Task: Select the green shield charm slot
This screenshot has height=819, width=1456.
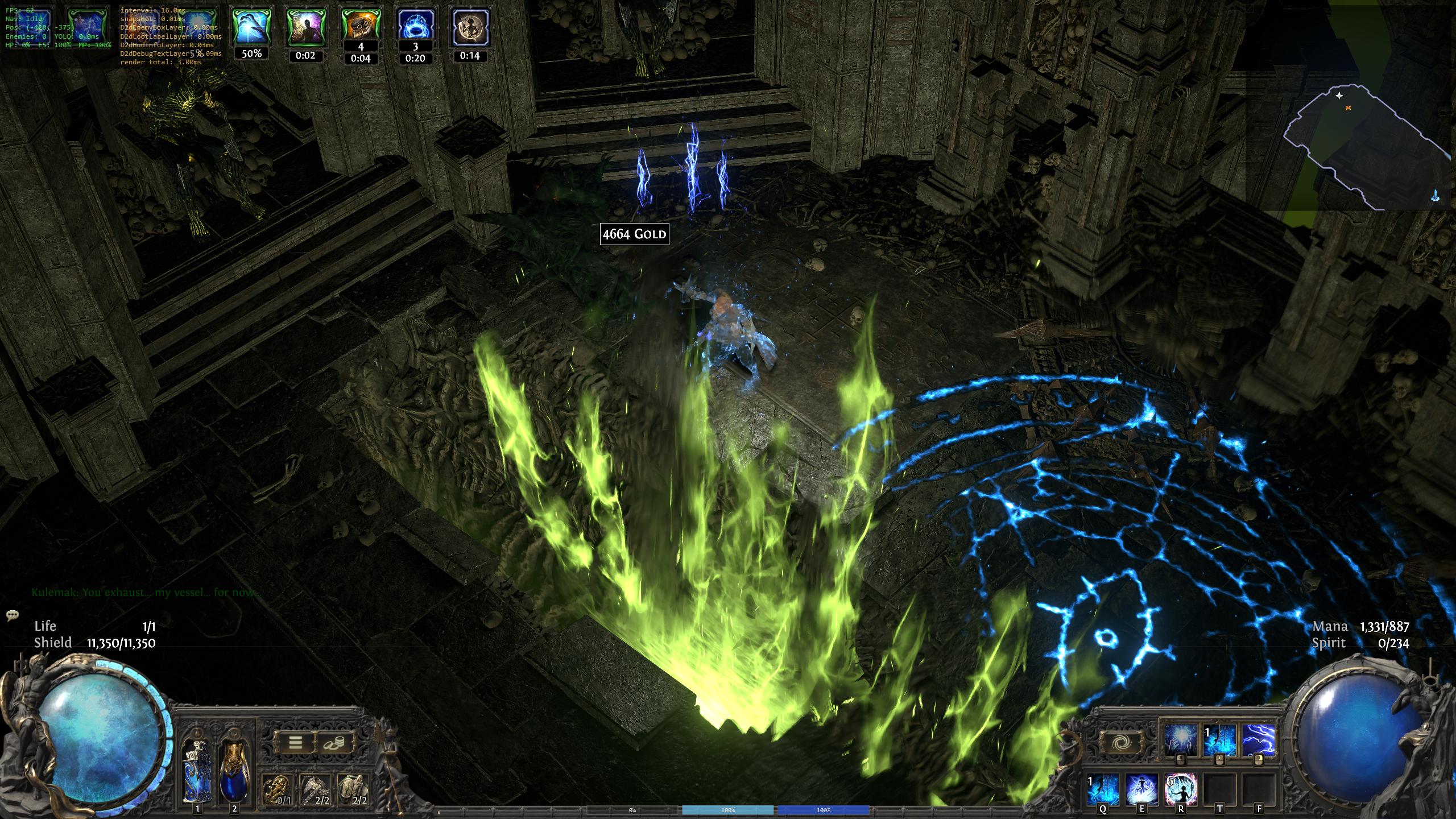Action: 353,789
